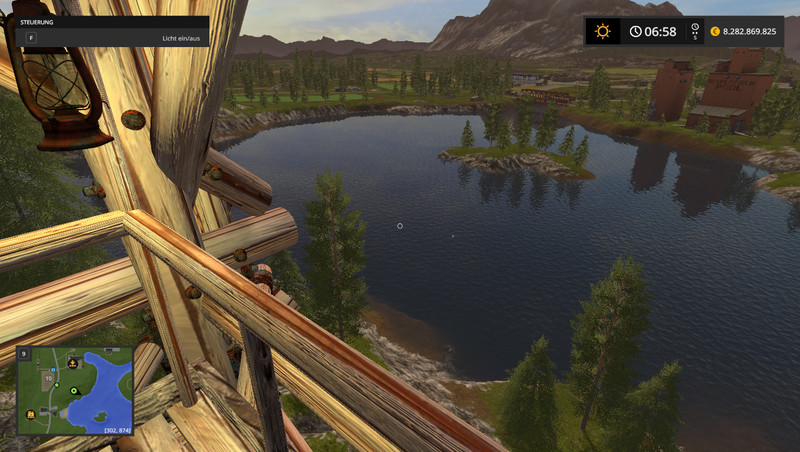Screen dimensions: 800x452
Task: Click the yellow euro coin icon
Action: click(x=715, y=31)
